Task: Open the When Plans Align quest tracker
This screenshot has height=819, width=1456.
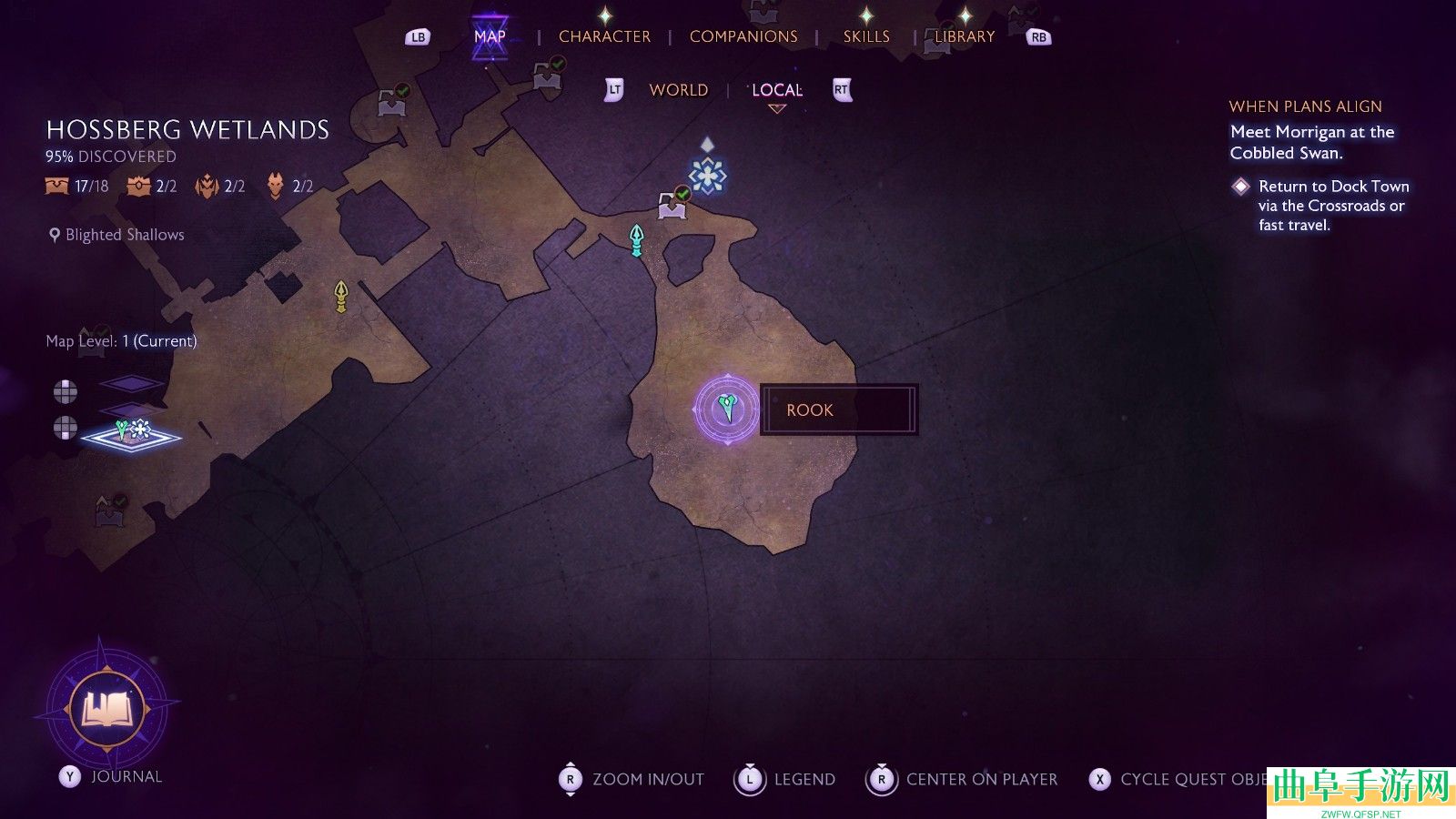Action: click(x=1305, y=106)
